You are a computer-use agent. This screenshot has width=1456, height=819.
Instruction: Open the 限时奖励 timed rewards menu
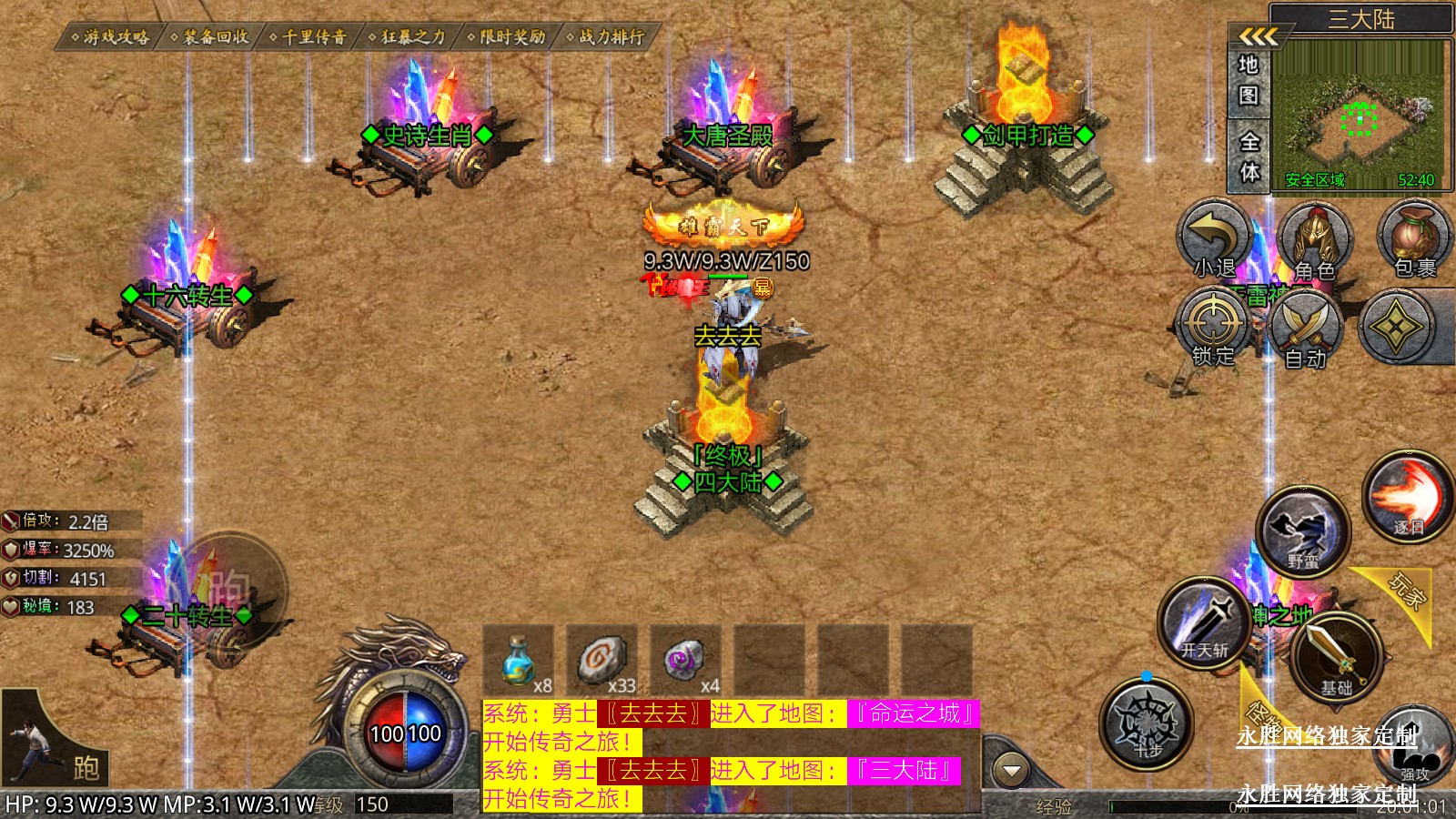pos(508,37)
